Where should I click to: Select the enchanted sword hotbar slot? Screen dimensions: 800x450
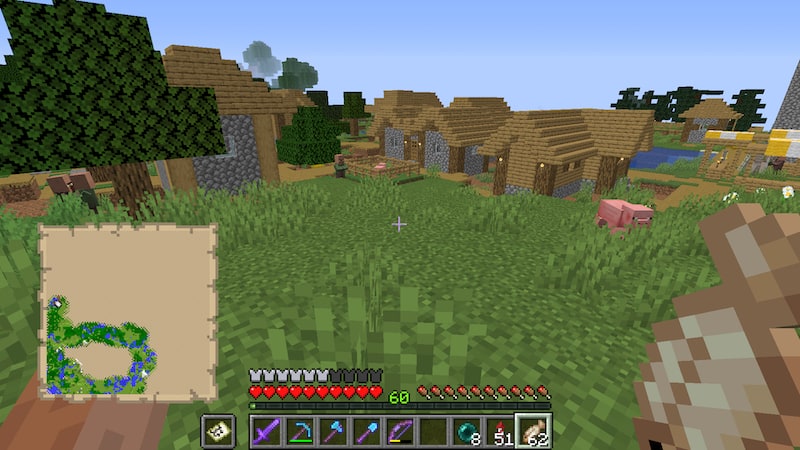point(266,432)
